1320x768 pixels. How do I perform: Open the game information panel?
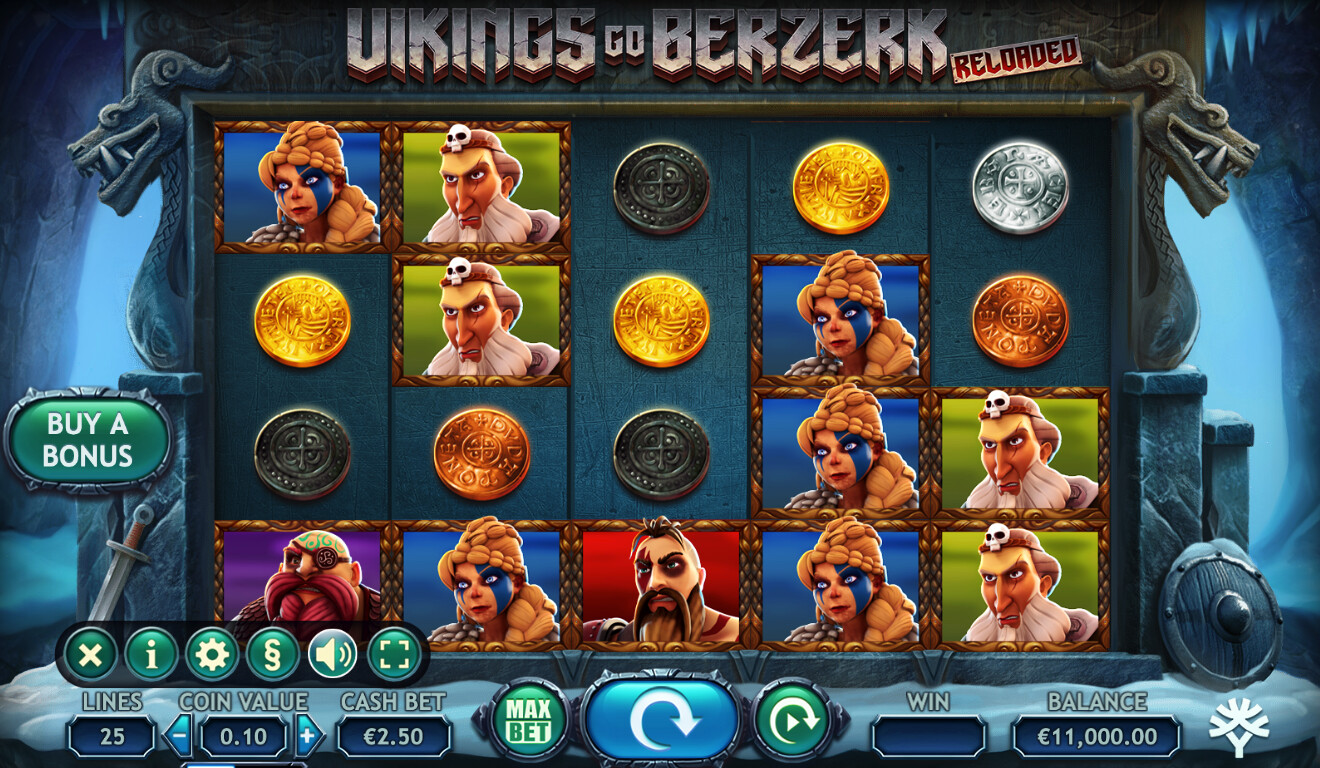[x=147, y=655]
